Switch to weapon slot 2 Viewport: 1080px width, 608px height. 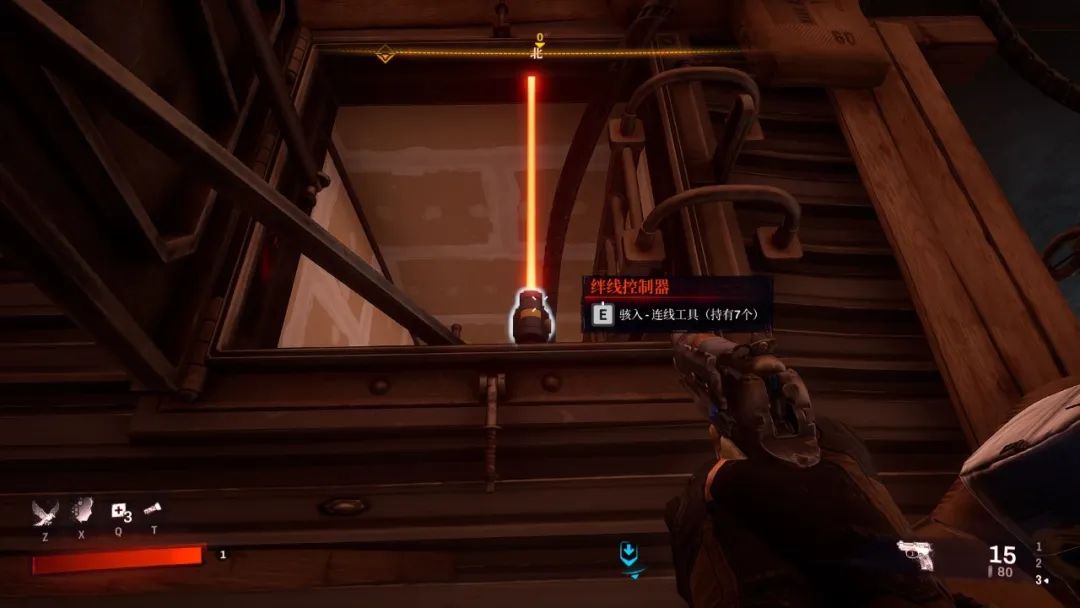click(x=1039, y=563)
